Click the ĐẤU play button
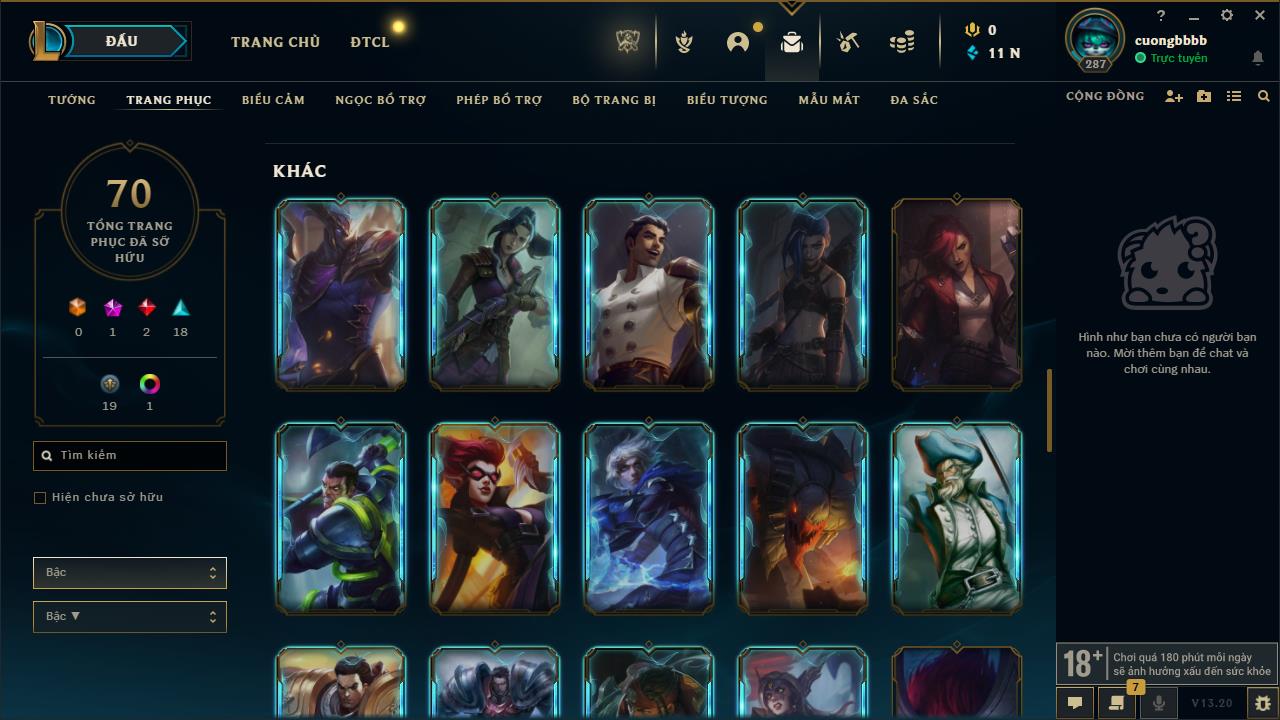This screenshot has width=1280, height=720. [x=121, y=41]
